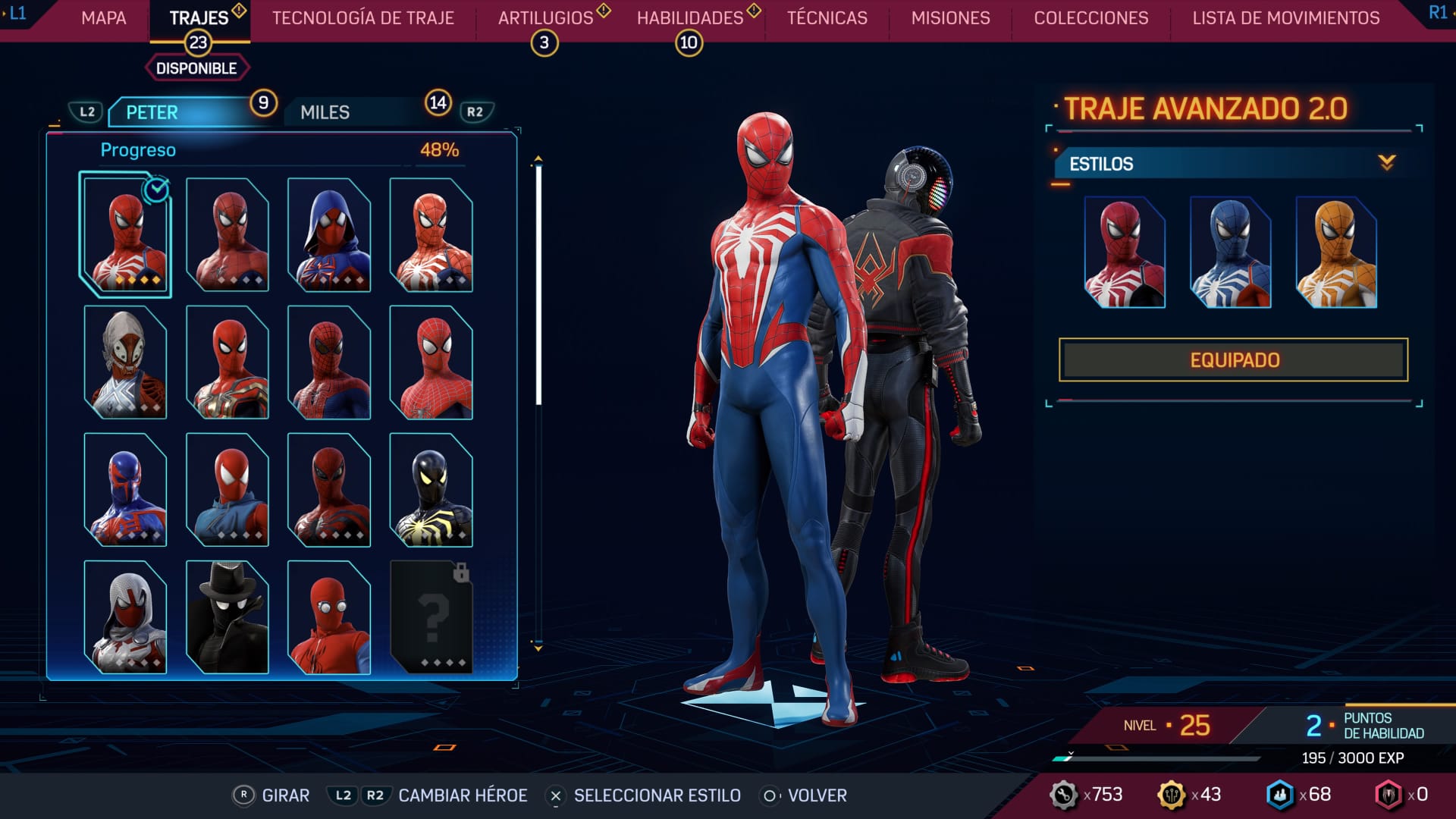
Task: View the LISTA DE MOVIMIENTOS tab
Action: [1285, 18]
